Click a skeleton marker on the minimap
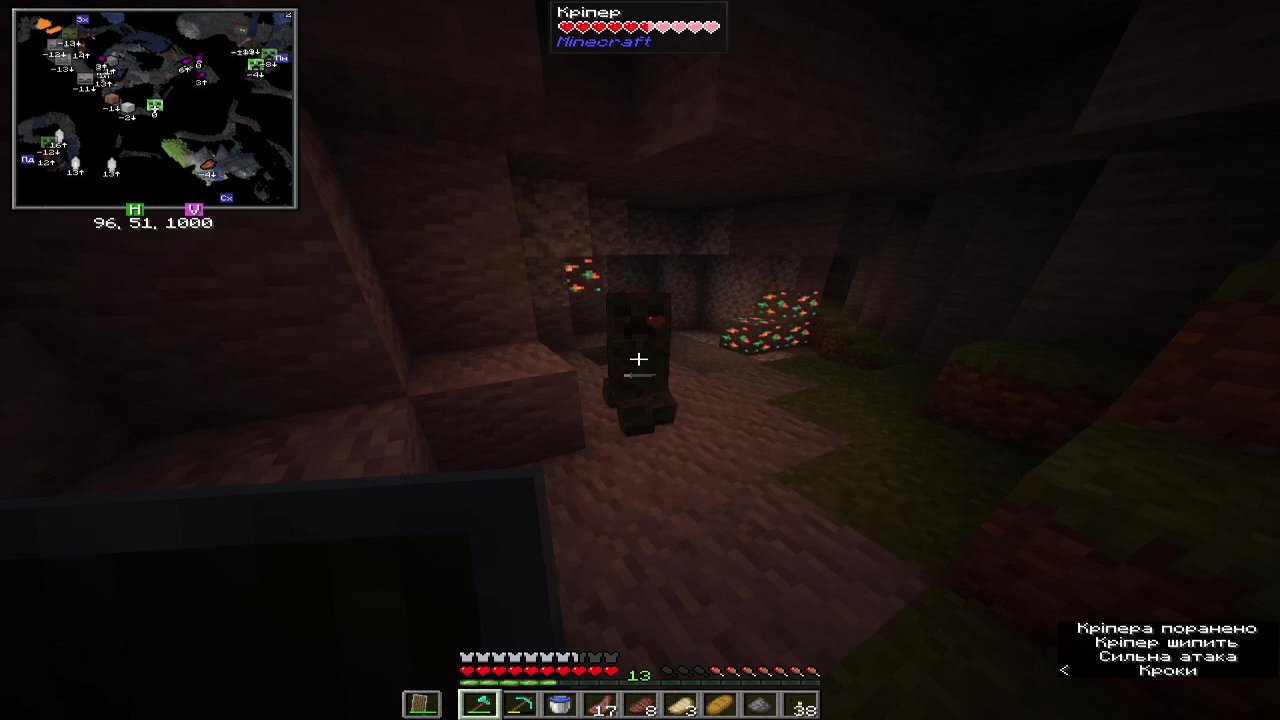 click(x=74, y=161)
